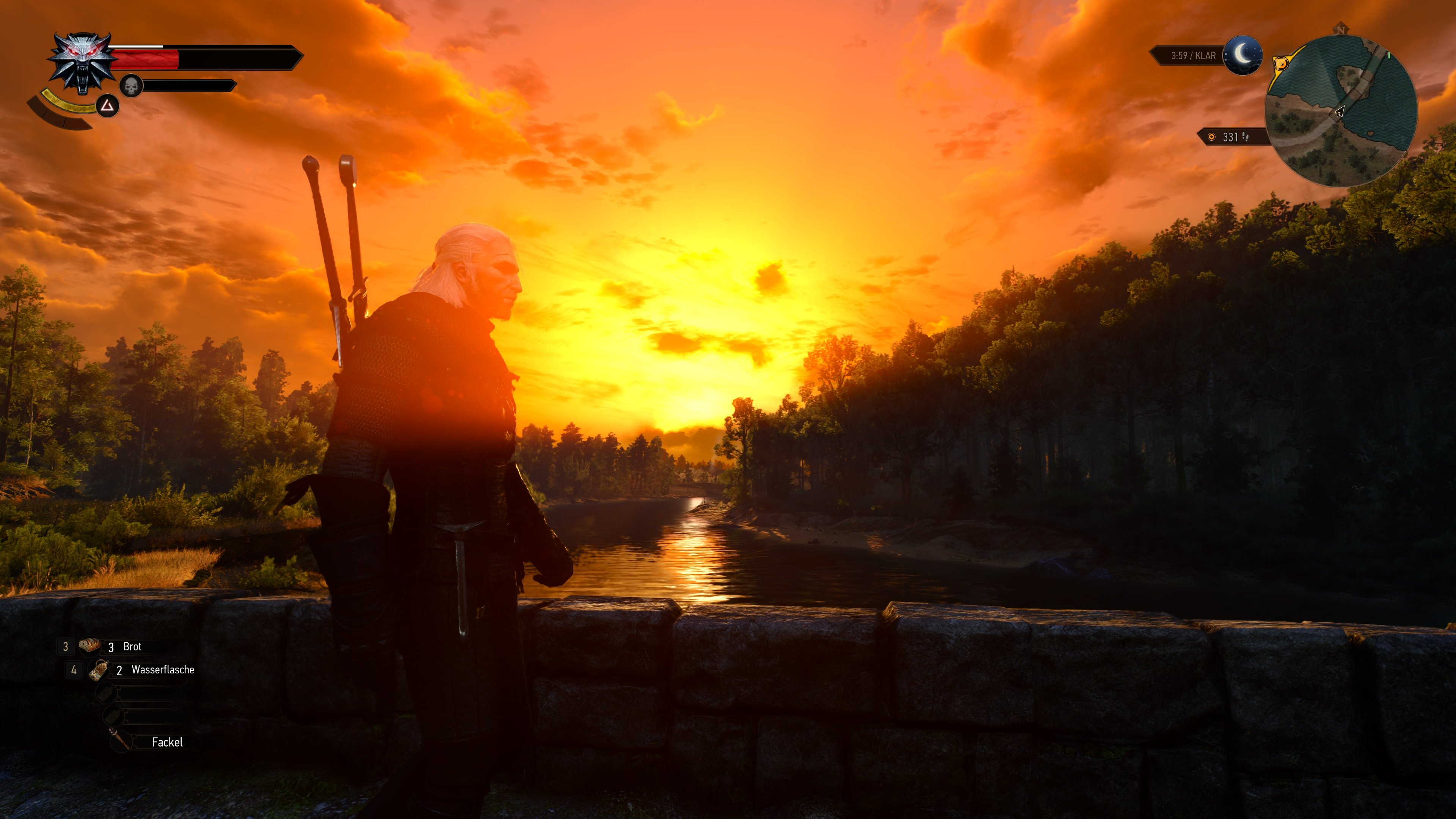Click the 3:59 / KLAR time display
Screen dimensions: 1456x819
tap(1194, 55)
